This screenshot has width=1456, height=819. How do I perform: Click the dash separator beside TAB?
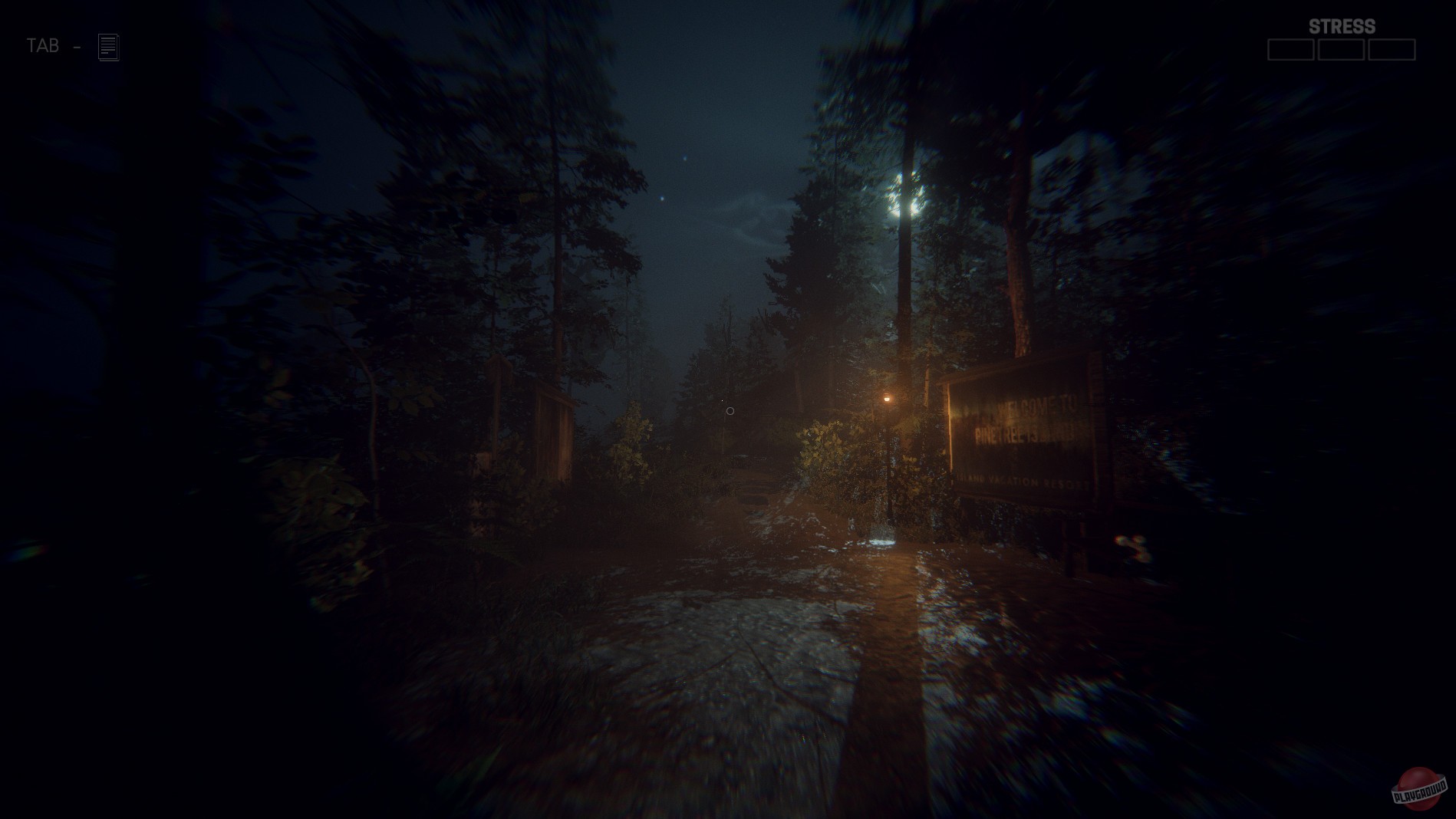(76, 47)
